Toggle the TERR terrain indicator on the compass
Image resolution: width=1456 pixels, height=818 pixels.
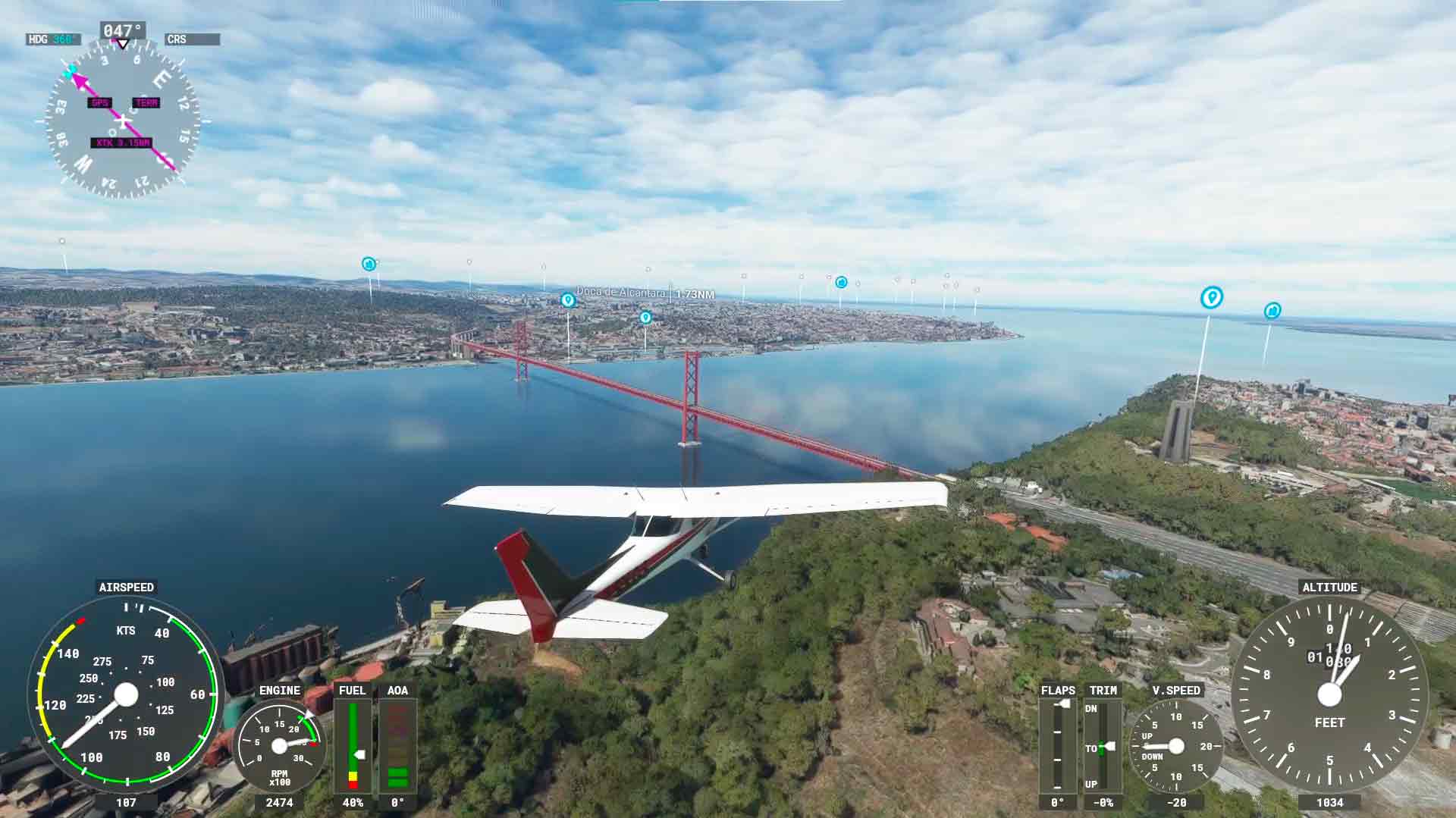click(x=146, y=103)
